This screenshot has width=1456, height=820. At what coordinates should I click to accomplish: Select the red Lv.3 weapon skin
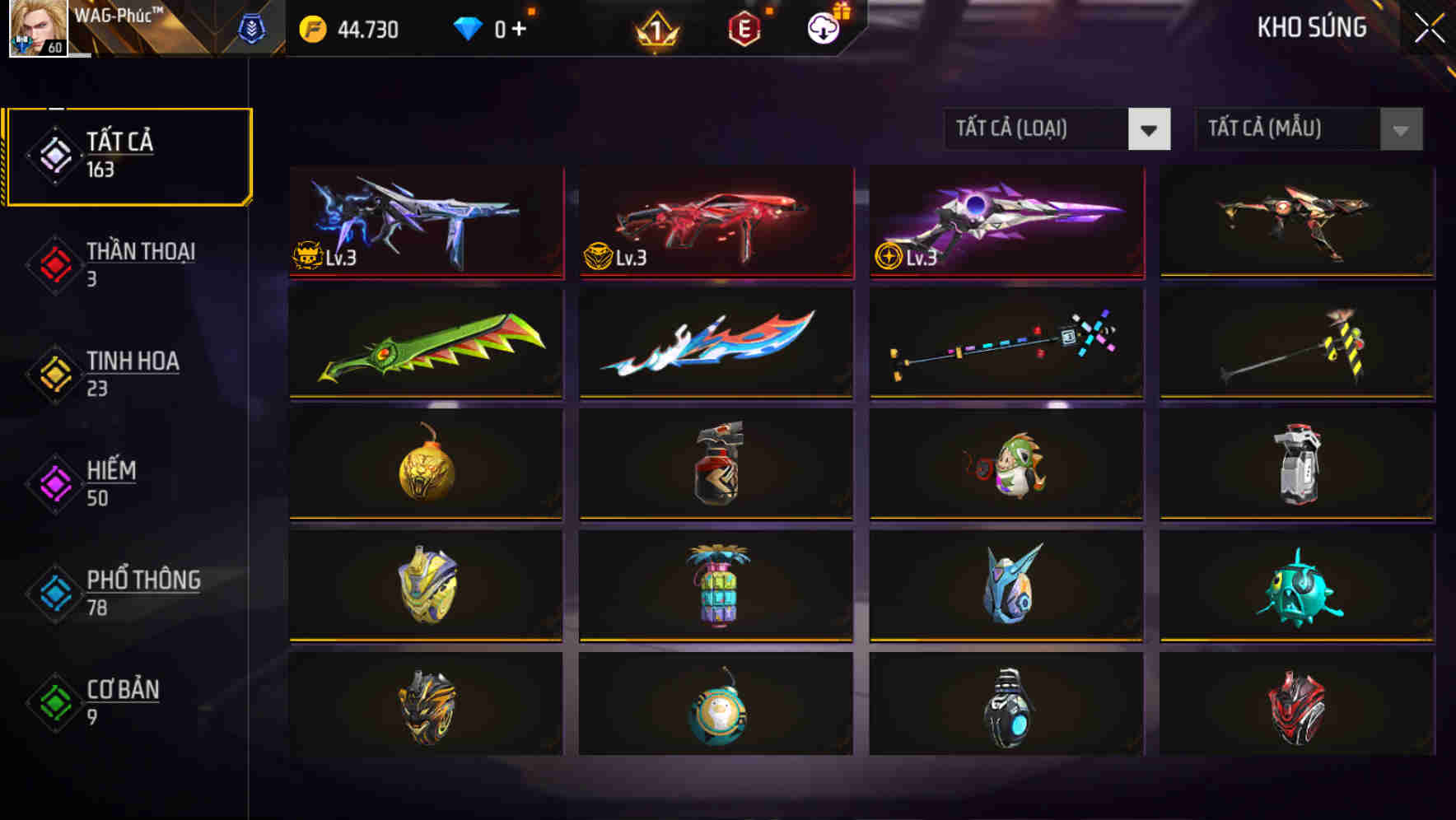pyautogui.click(x=715, y=223)
